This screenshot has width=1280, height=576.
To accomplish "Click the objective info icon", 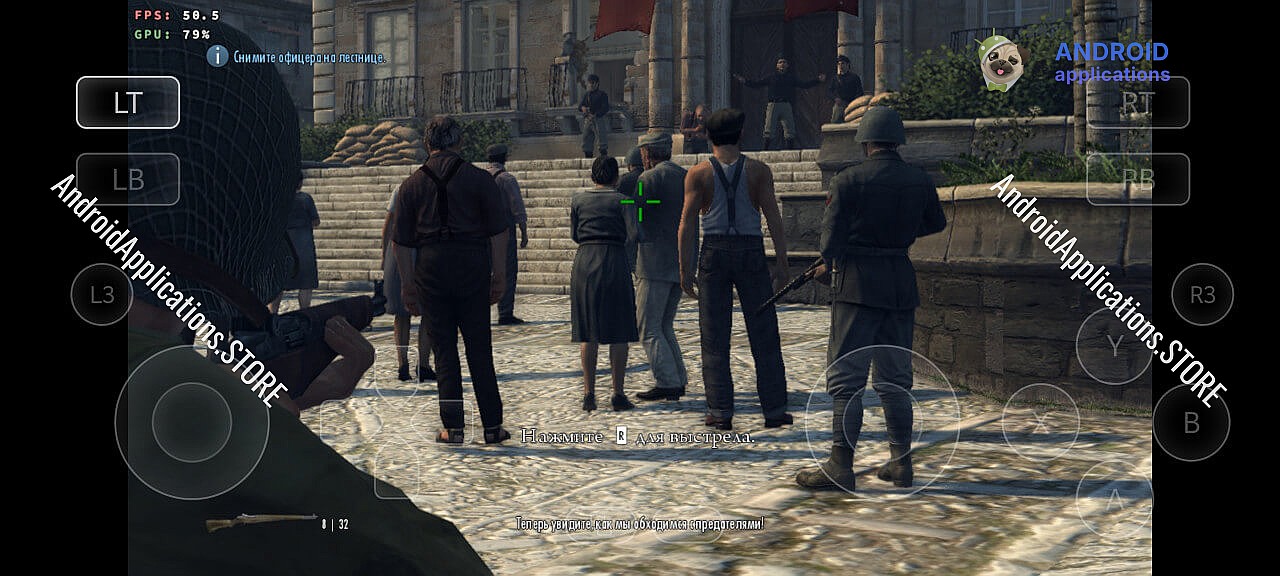I will 217,56.
